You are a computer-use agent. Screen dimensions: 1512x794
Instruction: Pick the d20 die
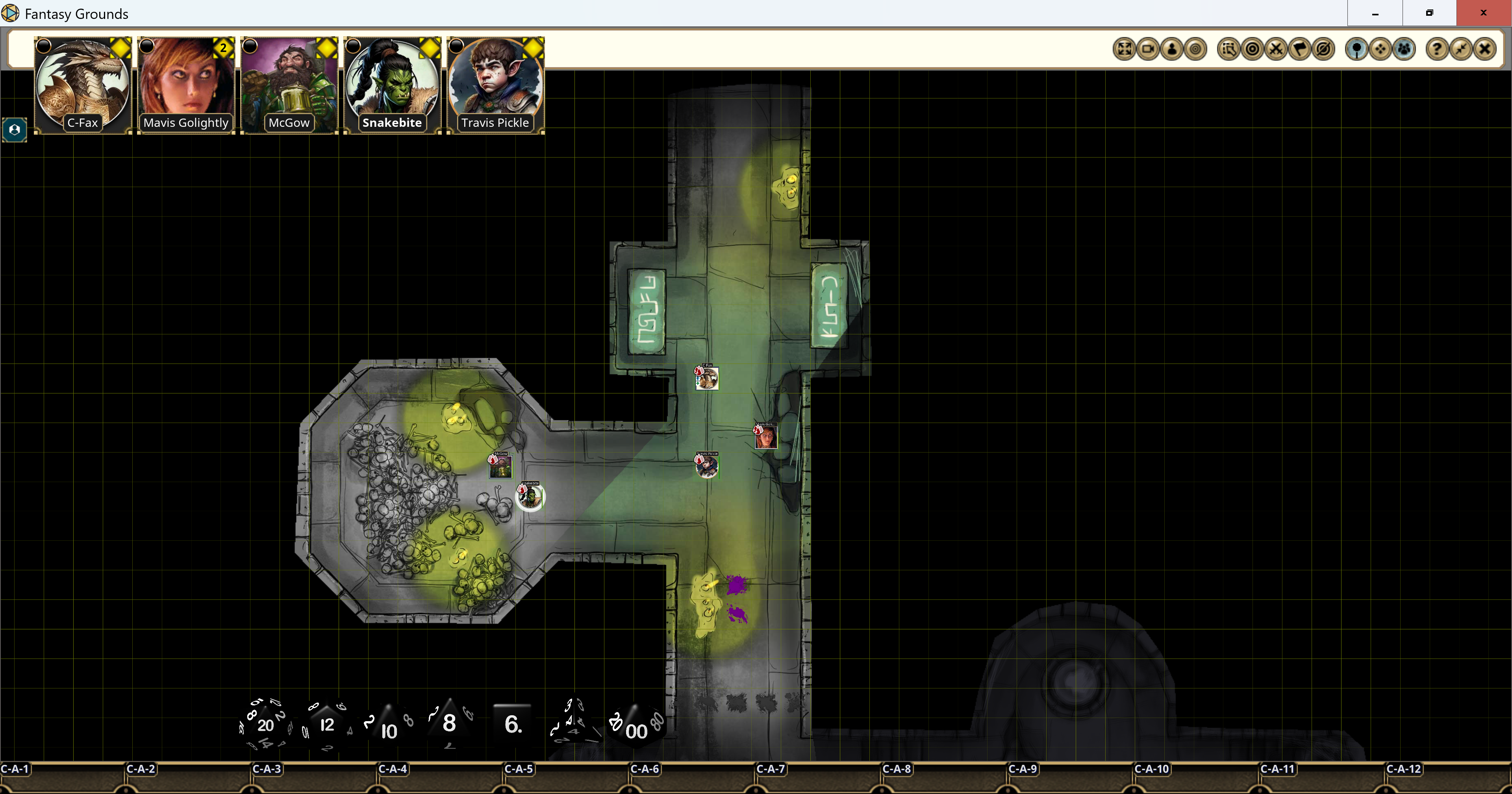click(265, 725)
